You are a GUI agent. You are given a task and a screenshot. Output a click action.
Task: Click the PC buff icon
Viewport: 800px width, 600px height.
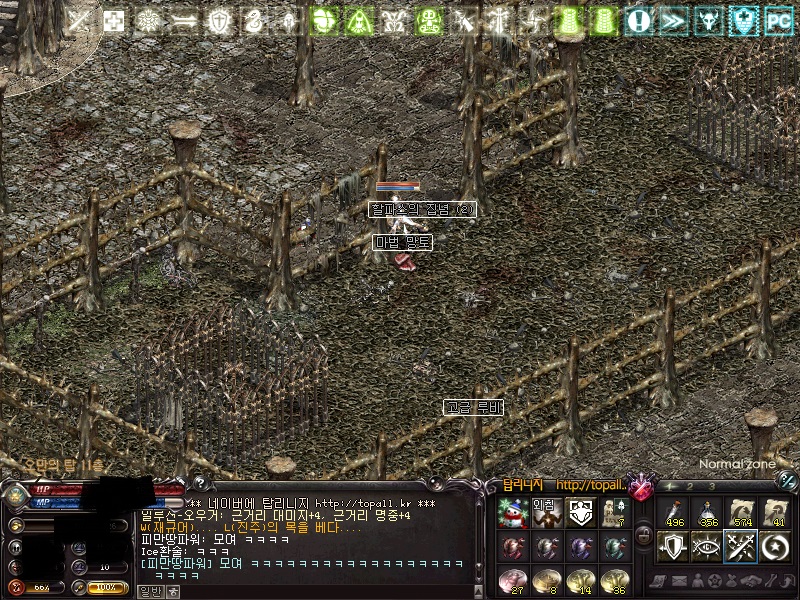pyautogui.click(x=777, y=19)
